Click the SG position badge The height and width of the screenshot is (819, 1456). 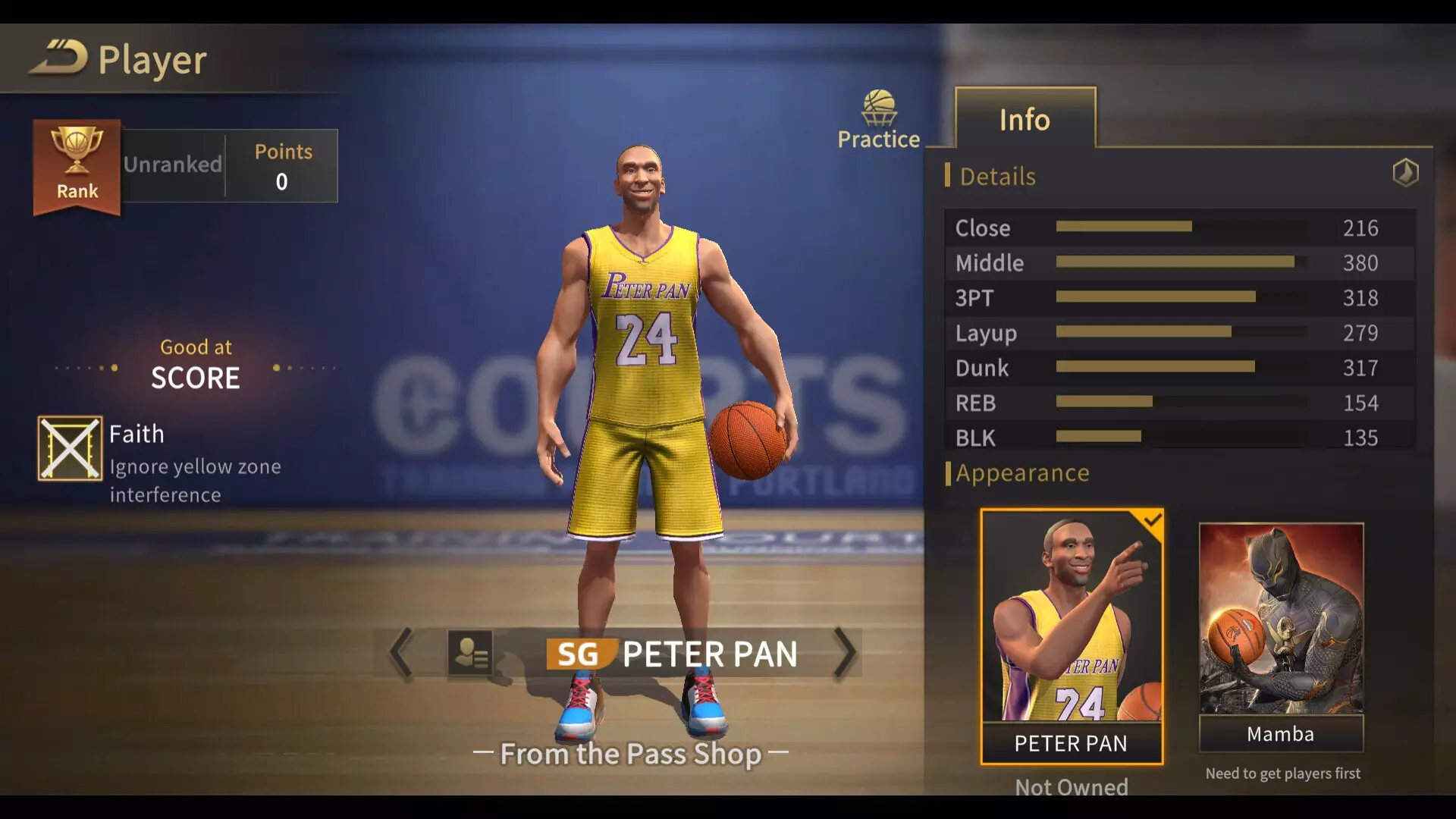pyautogui.click(x=579, y=654)
